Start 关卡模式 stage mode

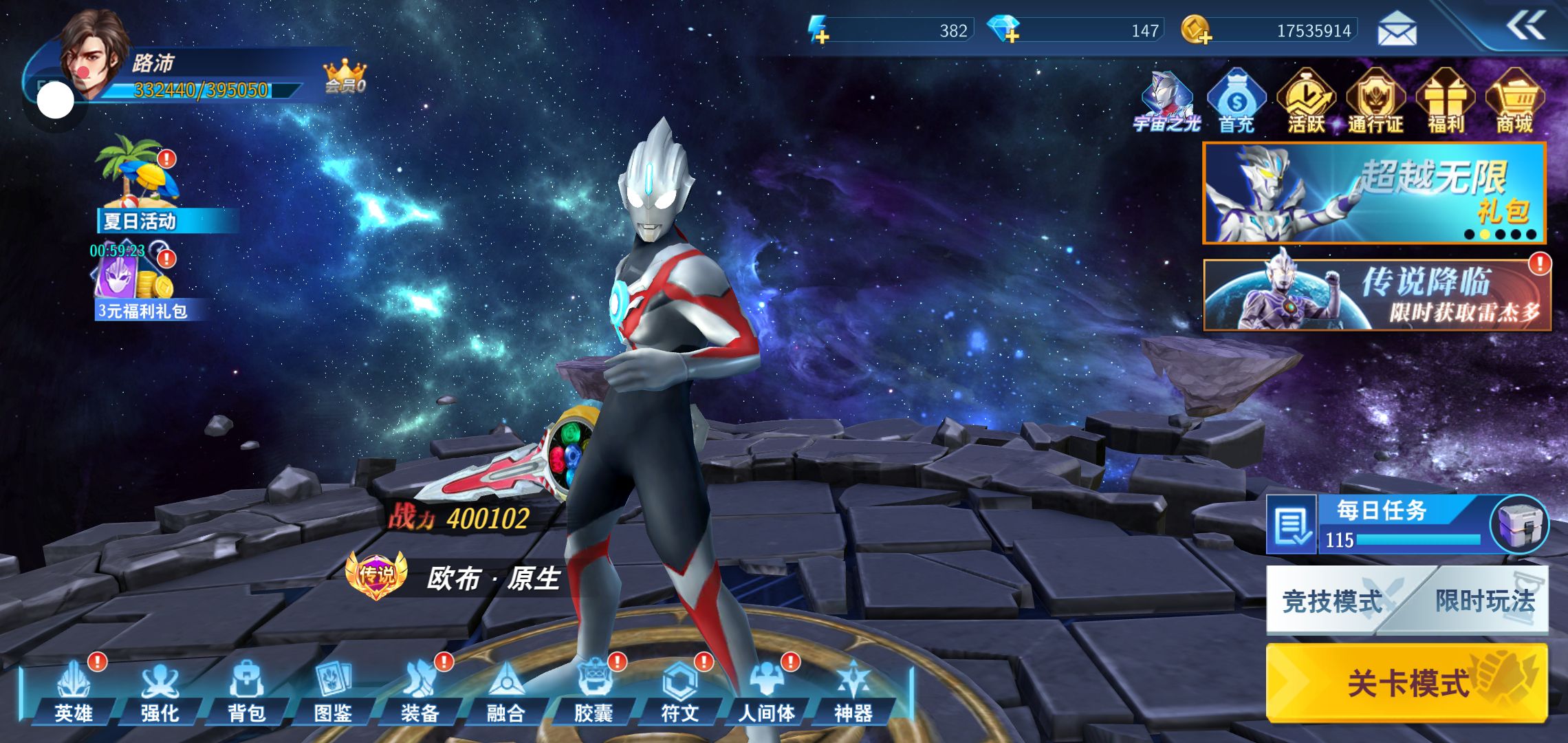click(1407, 682)
